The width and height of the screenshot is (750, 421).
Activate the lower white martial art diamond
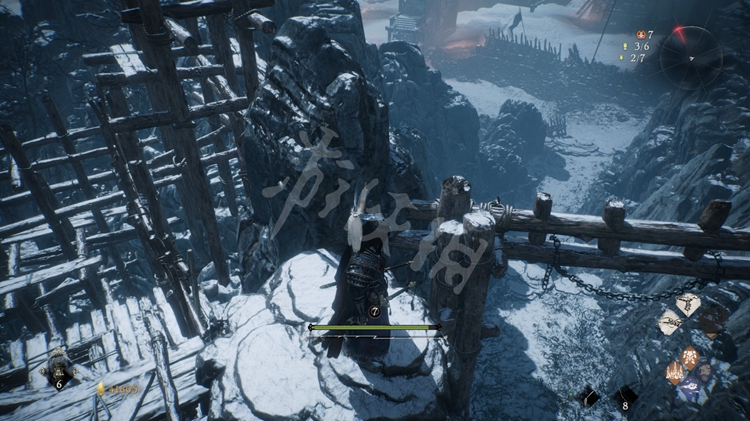[670, 322]
